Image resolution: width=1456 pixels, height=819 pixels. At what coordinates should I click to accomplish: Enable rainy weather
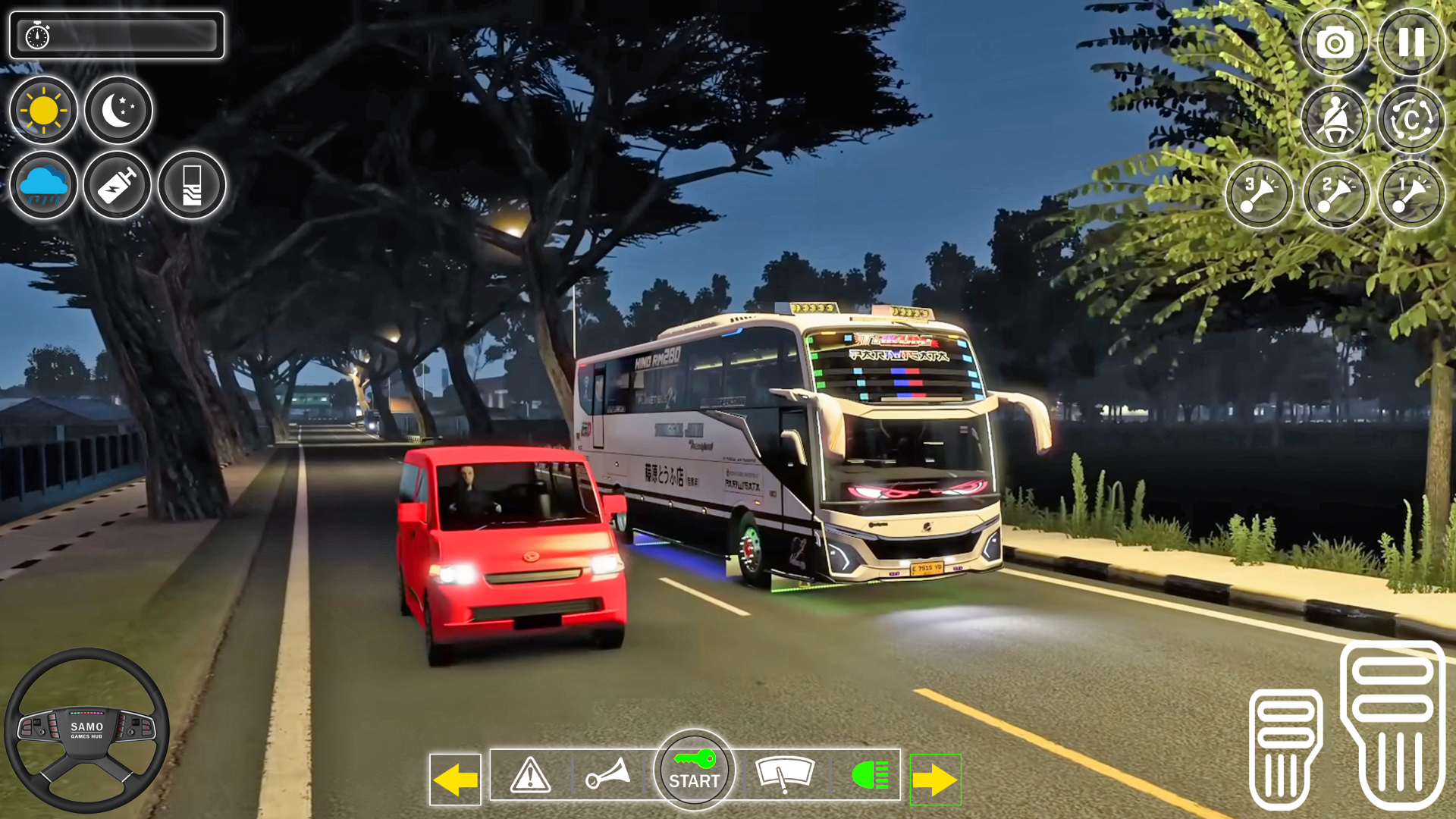pos(43,186)
